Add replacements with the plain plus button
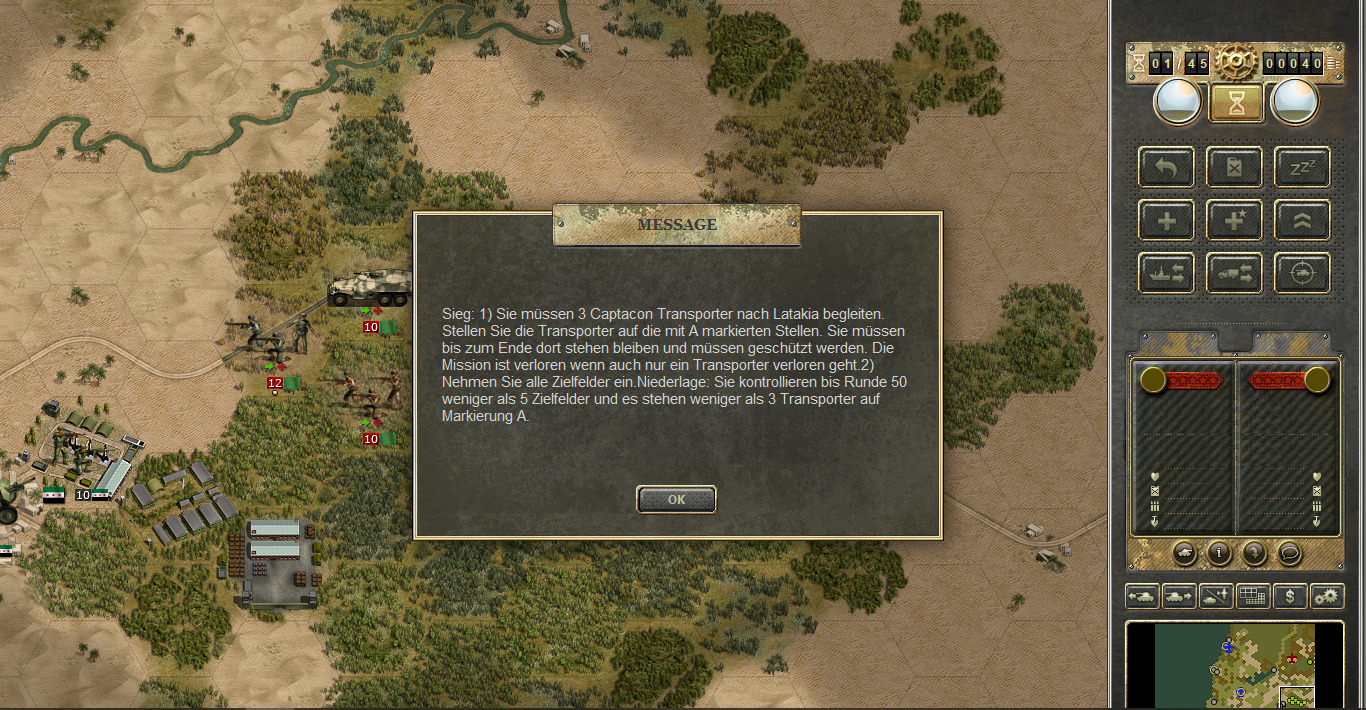 1166,220
